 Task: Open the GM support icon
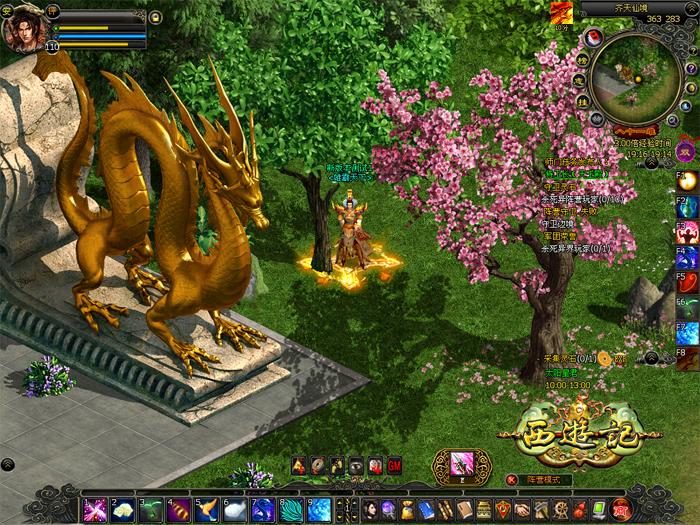(394, 465)
